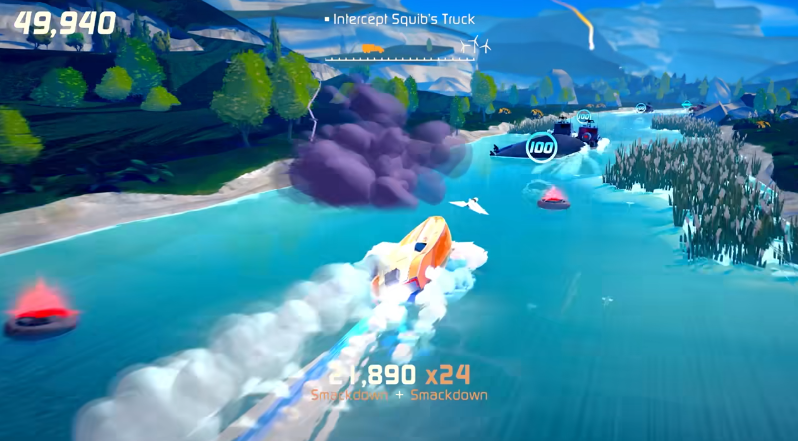Click the wind turbines destination icon

[x=479, y=46]
